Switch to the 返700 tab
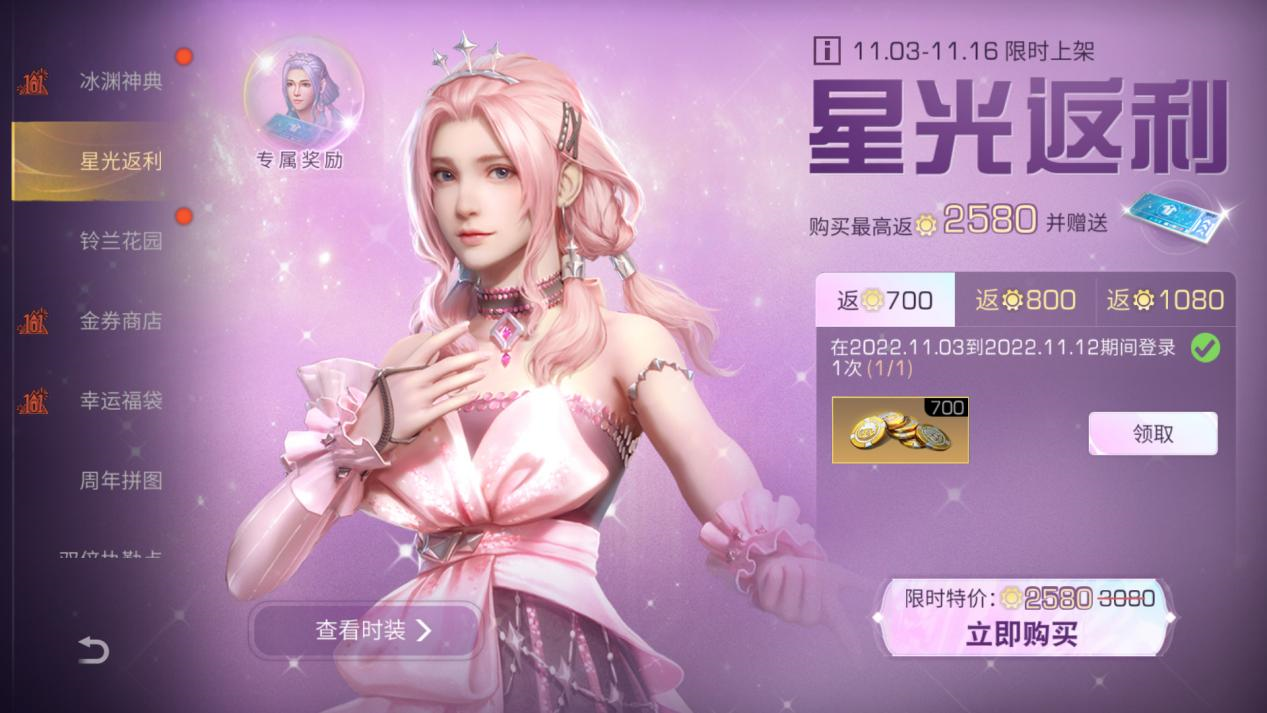 coord(885,300)
